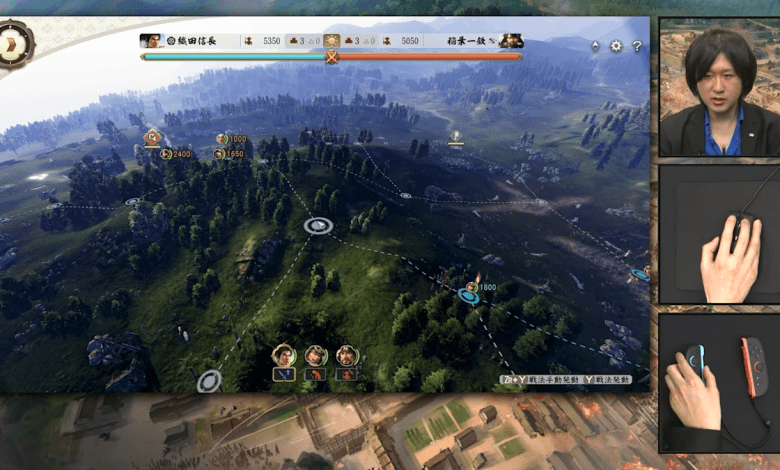Select the right officer portrait in the bottom row
Viewport: 780px width, 470px height.
pos(347,356)
